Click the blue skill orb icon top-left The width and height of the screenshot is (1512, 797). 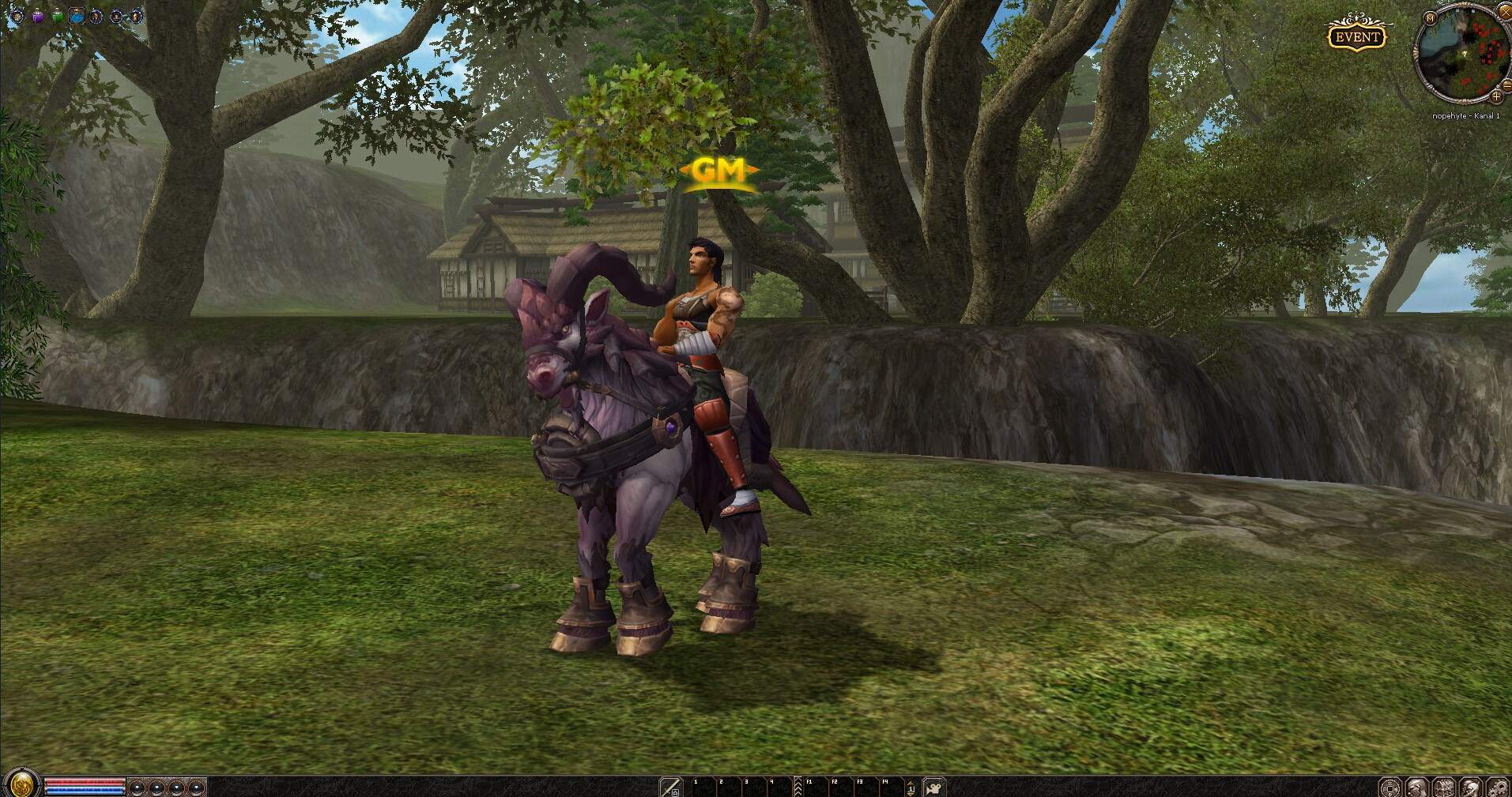click(76, 17)
